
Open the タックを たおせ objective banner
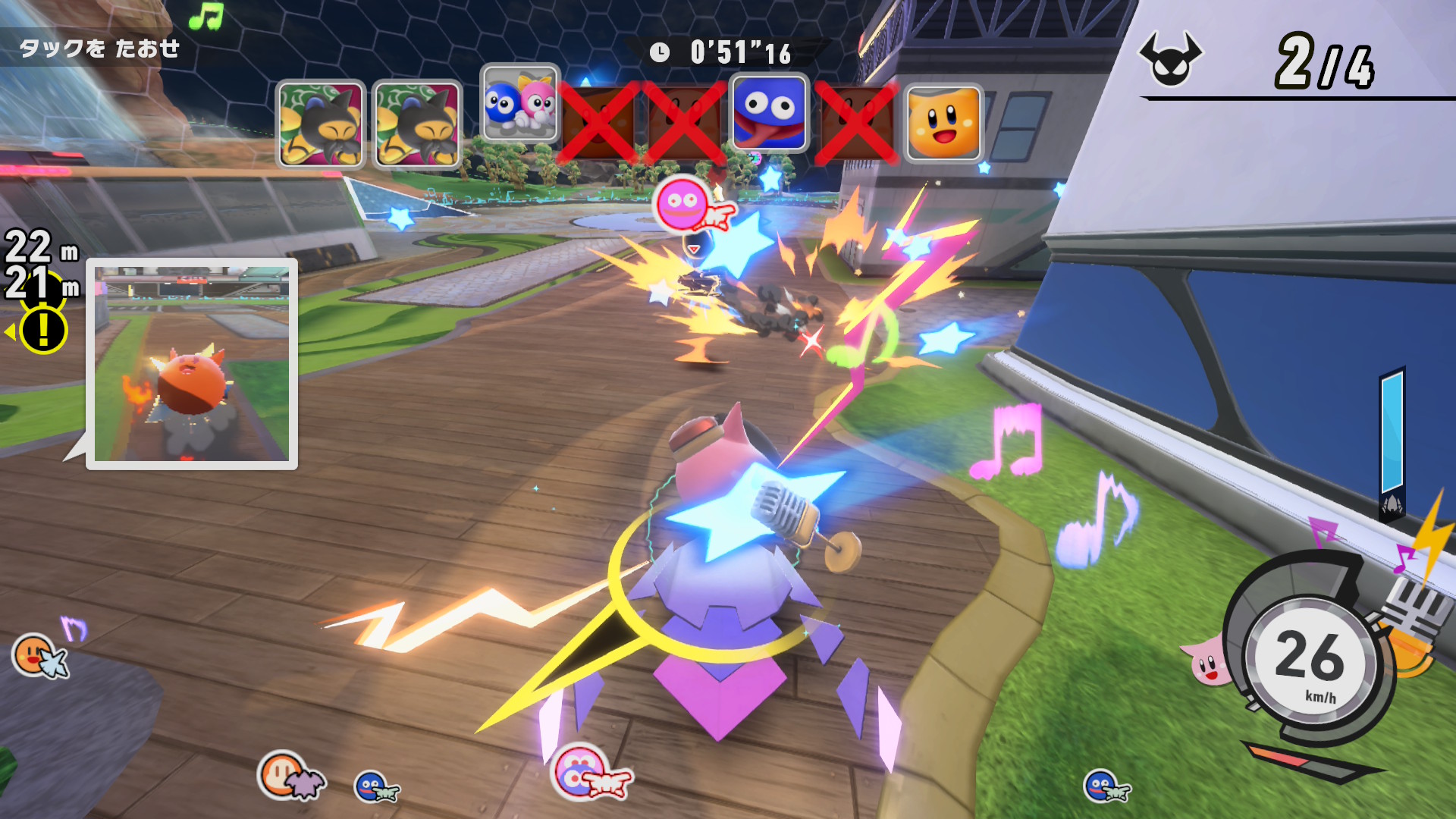(x=99, y=49)
